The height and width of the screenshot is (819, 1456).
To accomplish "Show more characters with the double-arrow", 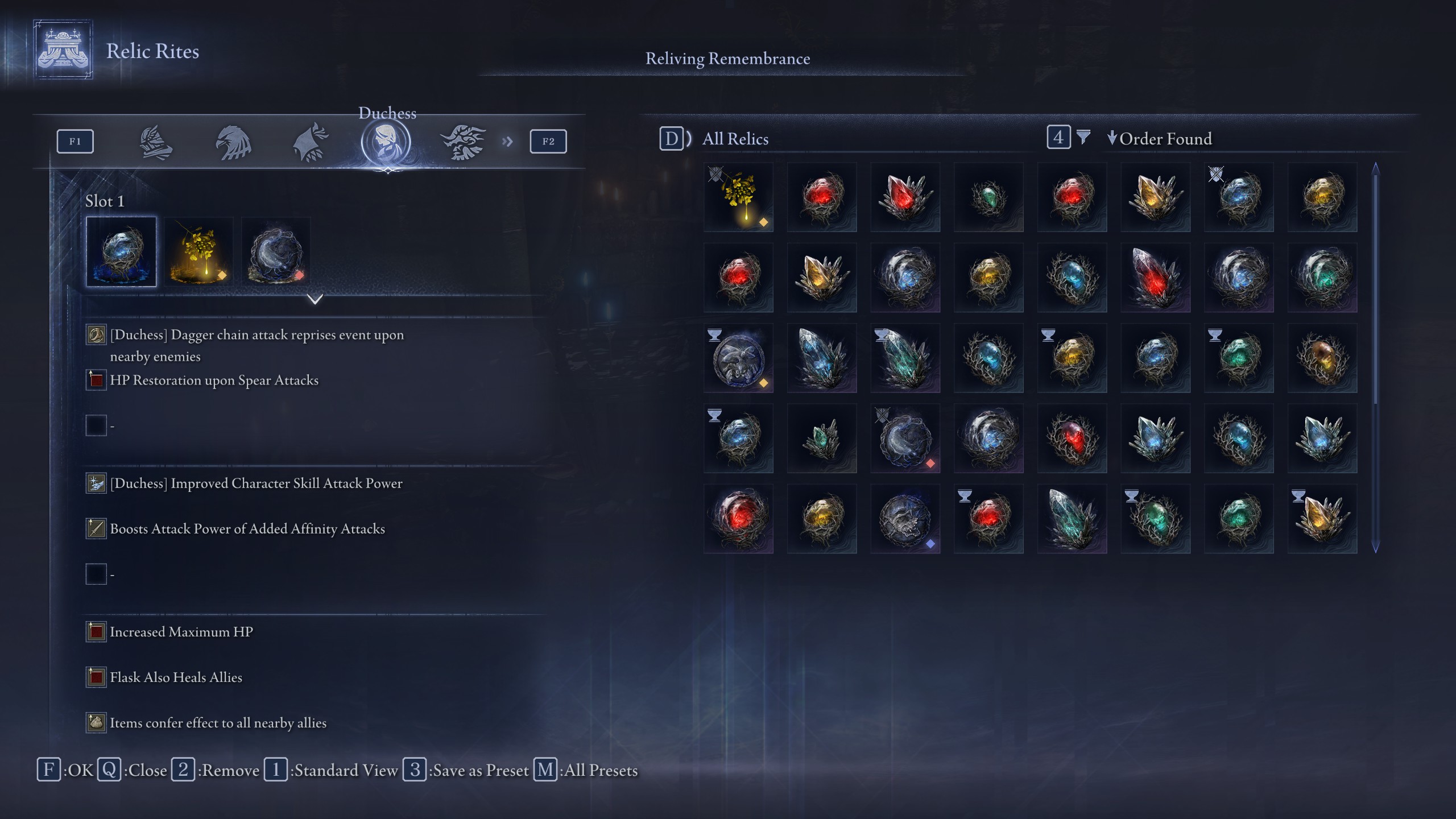I will tap(507, 142).
